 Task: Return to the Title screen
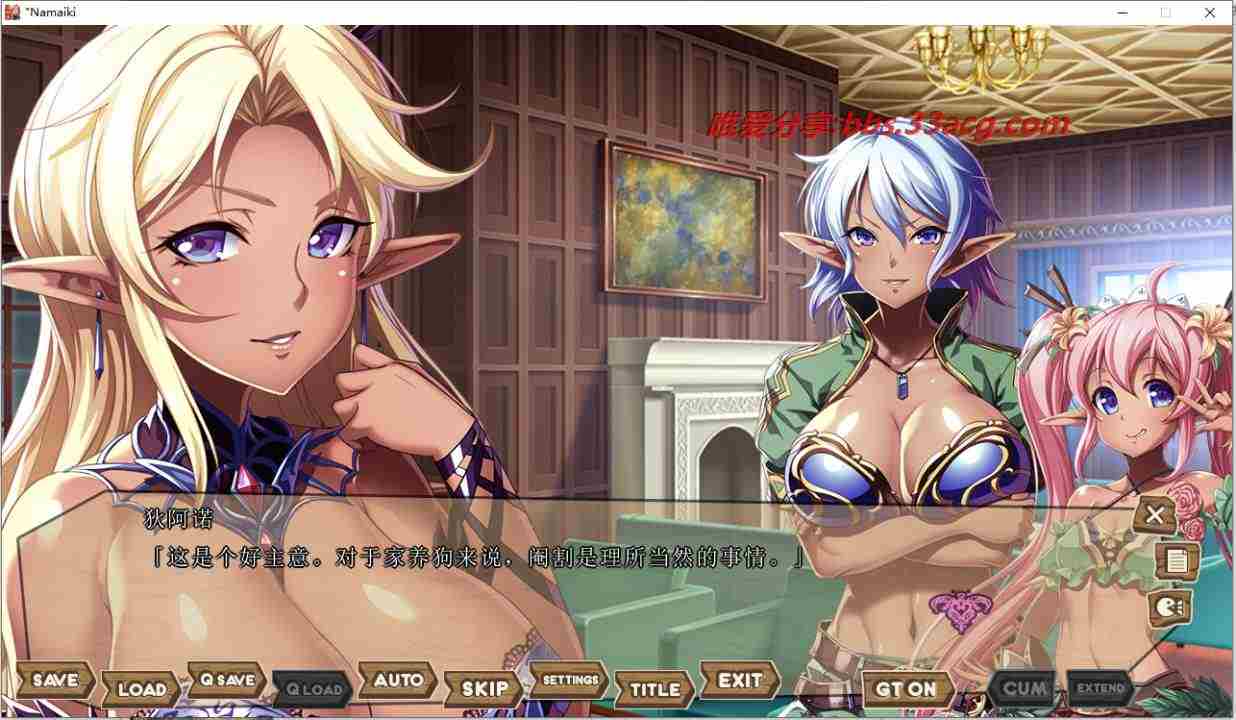point(655,689)
